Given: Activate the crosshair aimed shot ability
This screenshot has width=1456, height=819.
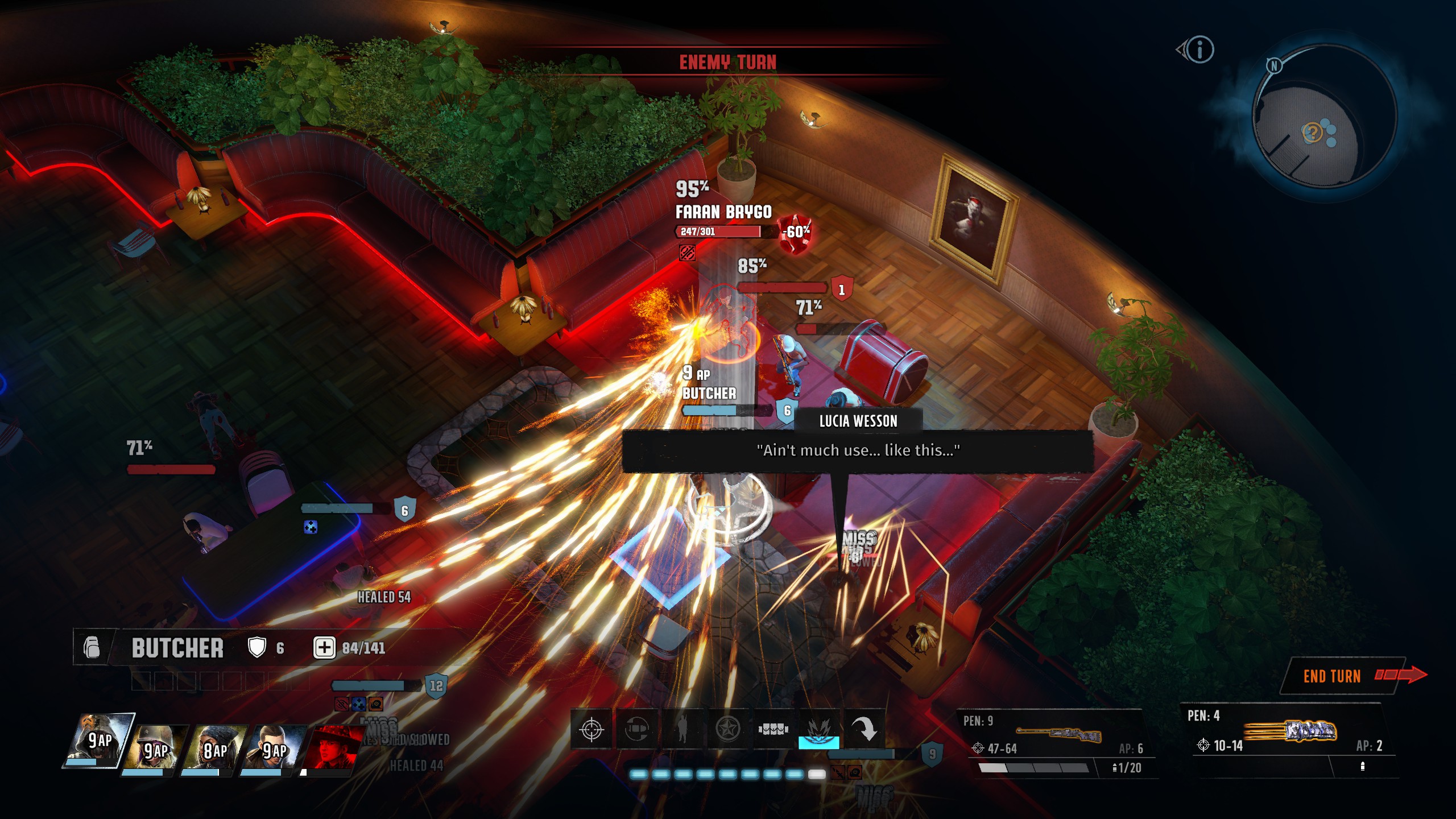Looking at the screenshot, I should point(591,729).
